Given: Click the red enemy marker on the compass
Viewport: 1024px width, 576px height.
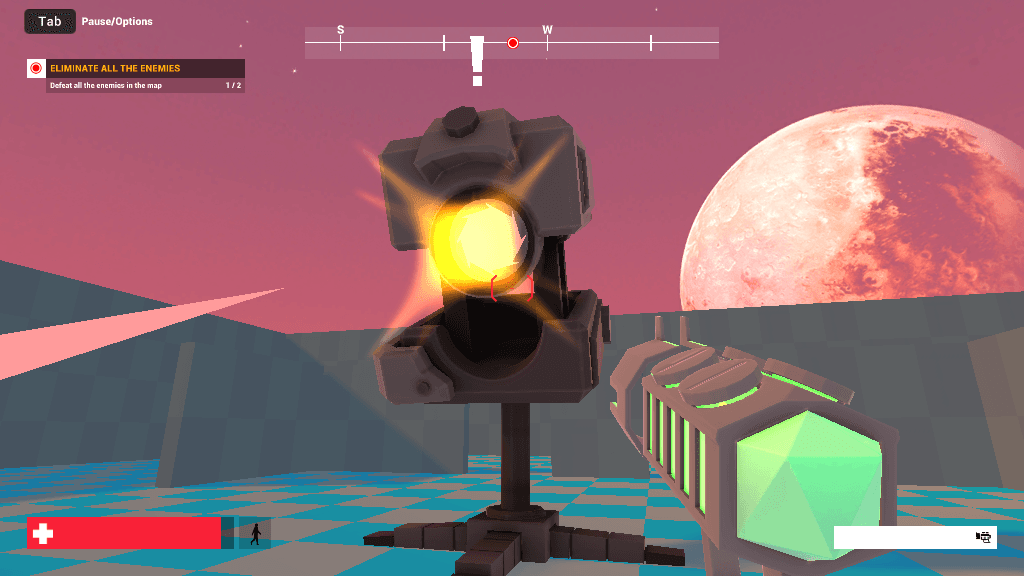Looking at the screenshot, I should click(x=513, y=43).
